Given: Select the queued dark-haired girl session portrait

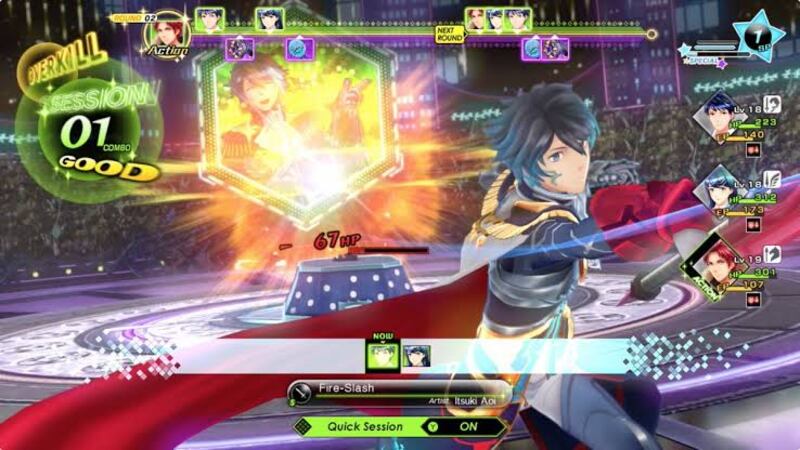Looking at the screenshot, I should click(416, 354).
